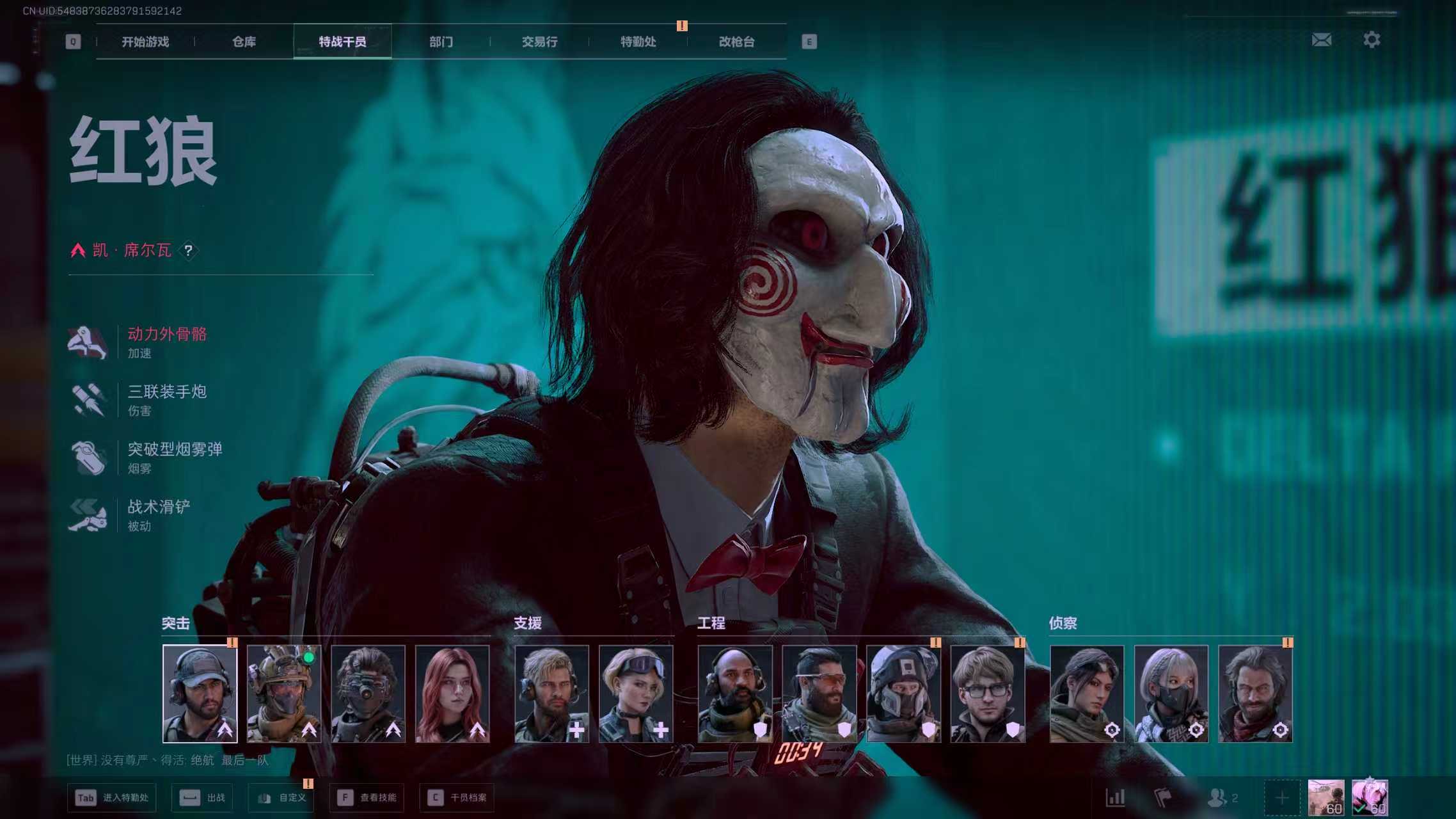
Task: Choose the red-haired woman assault operator portrait
Action: [452, 694]
